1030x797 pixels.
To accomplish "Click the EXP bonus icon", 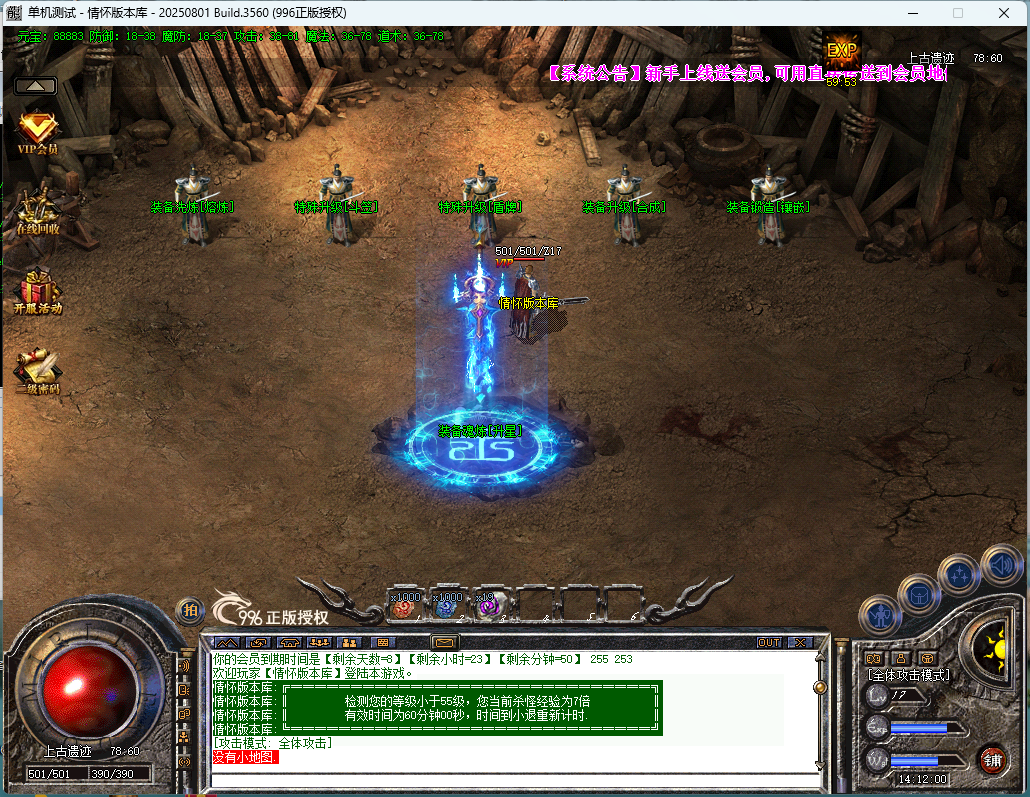I will (842, 52).
